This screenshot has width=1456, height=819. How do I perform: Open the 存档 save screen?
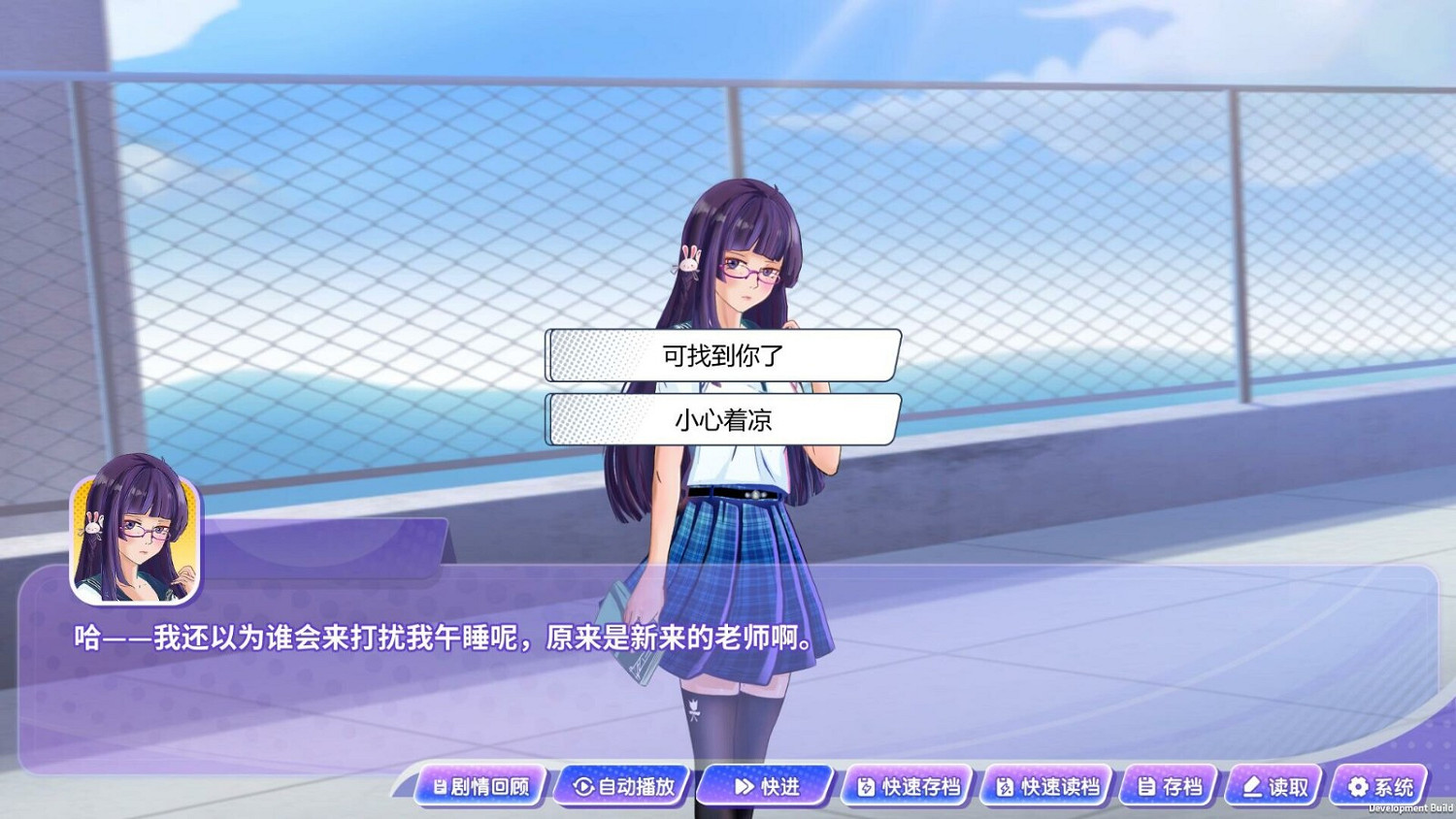pyautogui.click(x=1165, y=787)
